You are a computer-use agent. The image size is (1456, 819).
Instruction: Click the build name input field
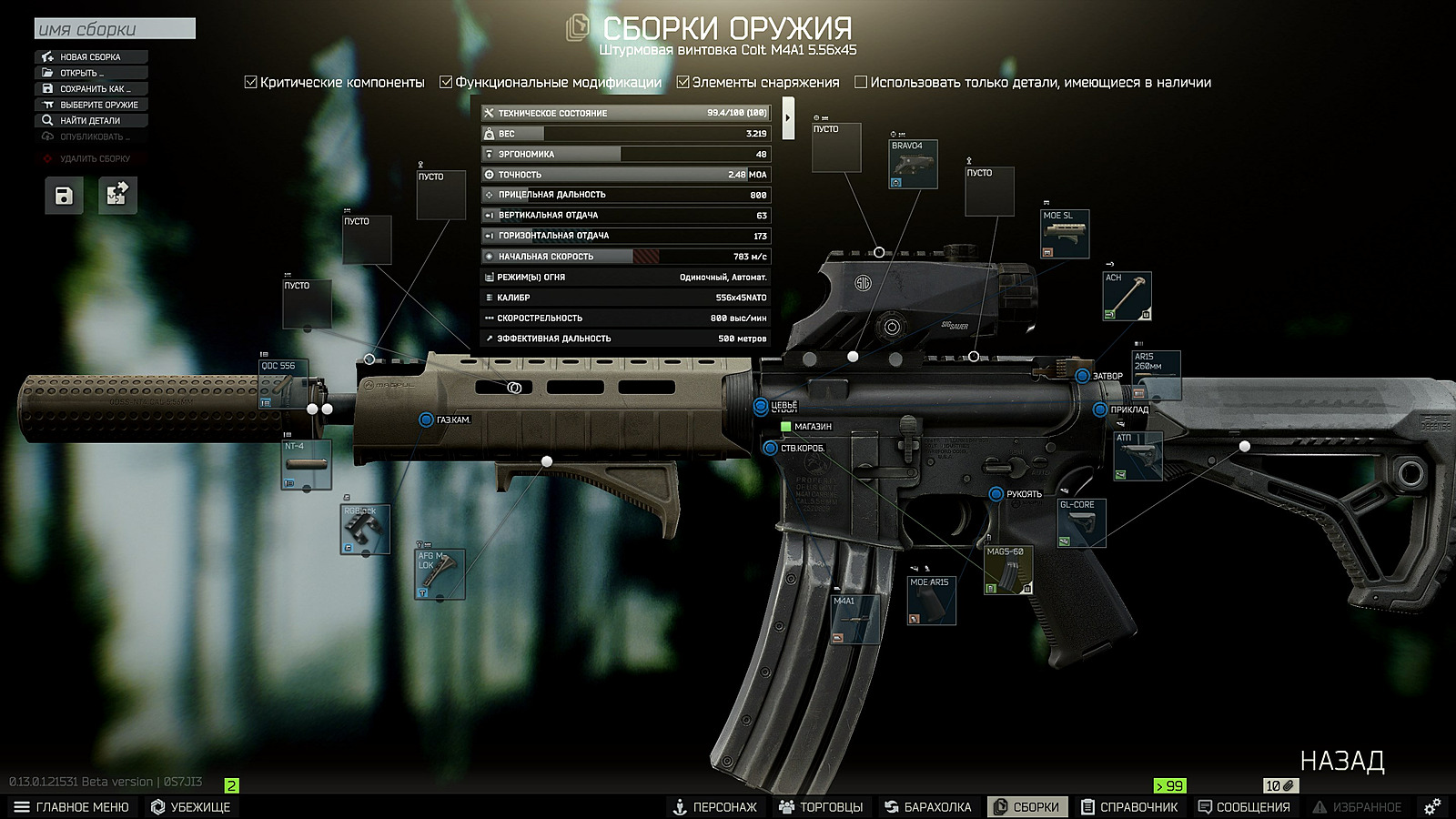(115, 29)
